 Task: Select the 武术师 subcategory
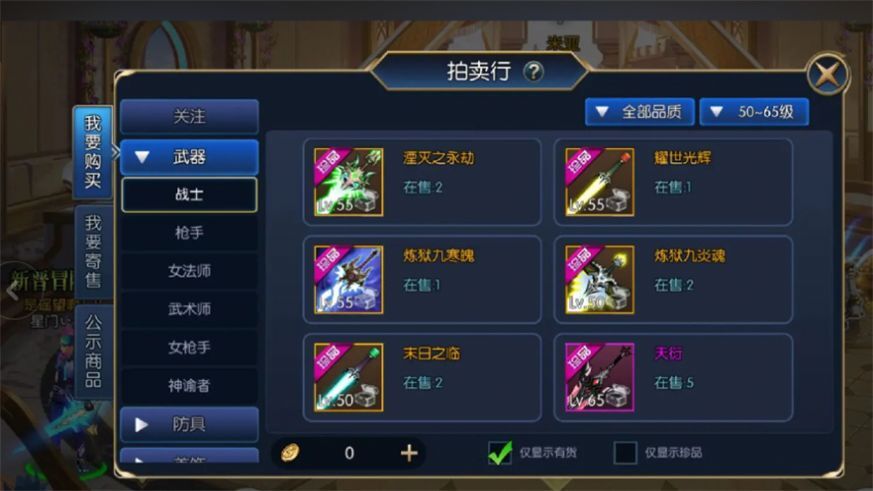189,309
